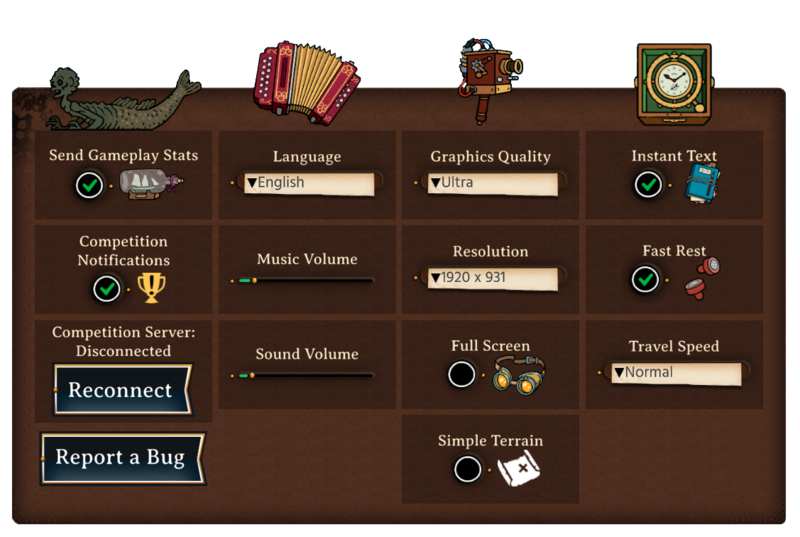Open the Graphics Quality dropdown

tap(491, 184)
